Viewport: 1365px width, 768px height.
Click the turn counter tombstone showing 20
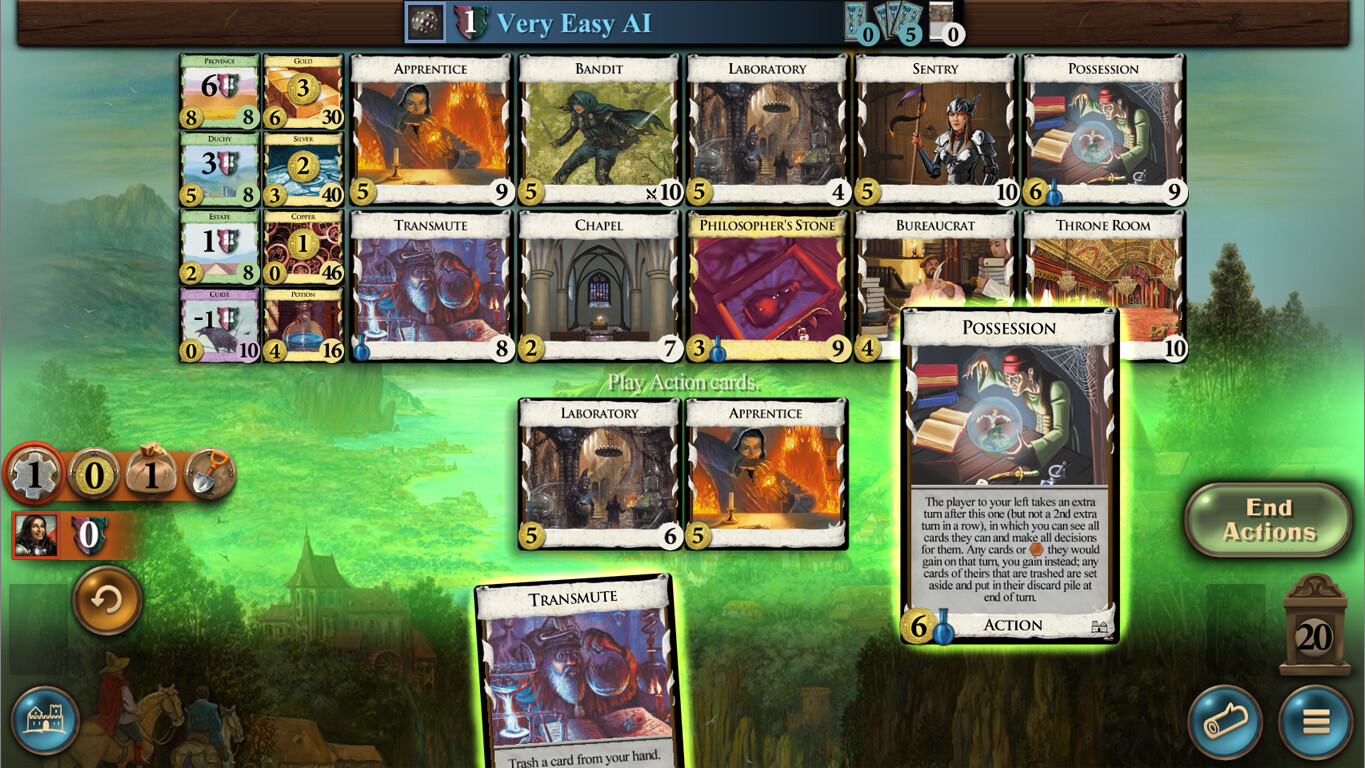tap(1316, 633)
